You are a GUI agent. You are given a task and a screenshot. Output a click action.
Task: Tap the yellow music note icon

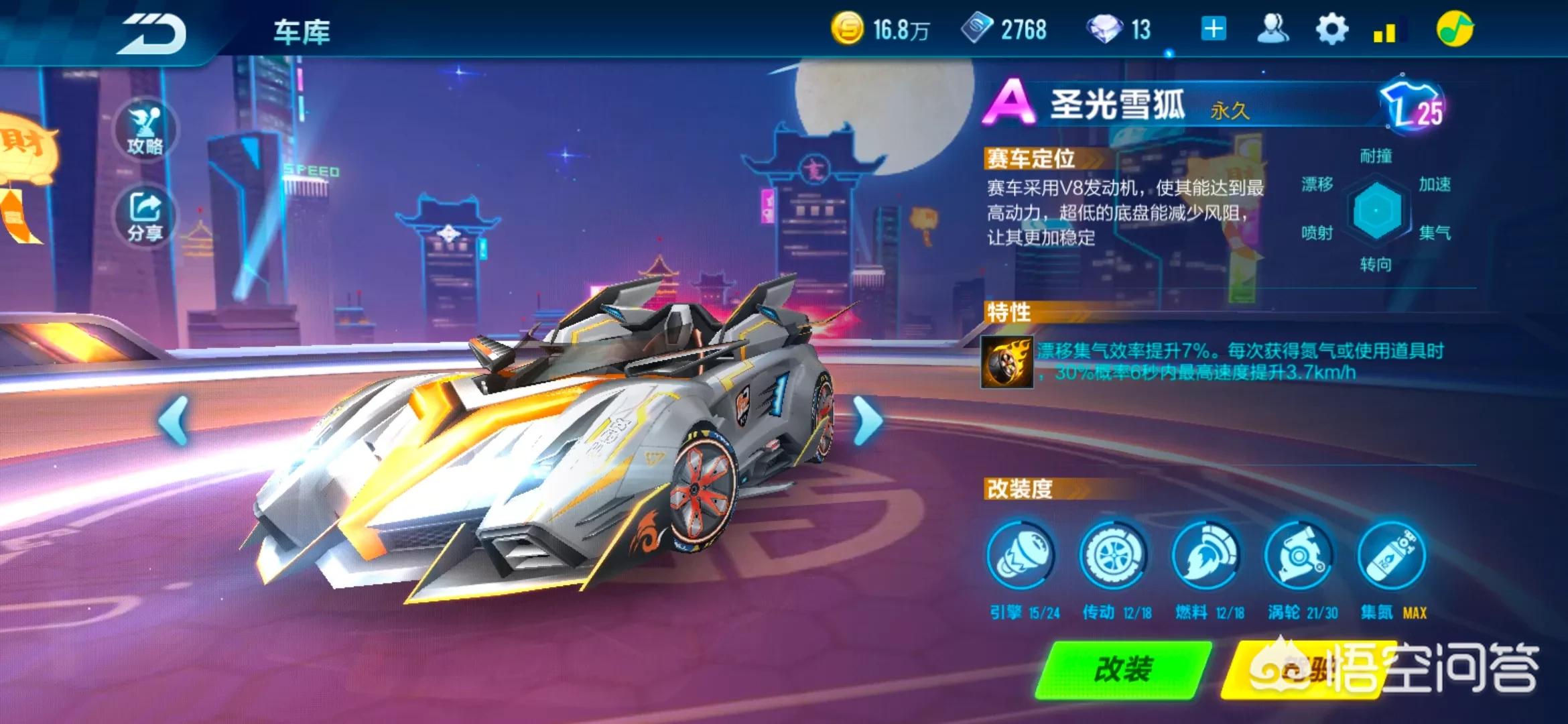click(x=1455, y=29)
